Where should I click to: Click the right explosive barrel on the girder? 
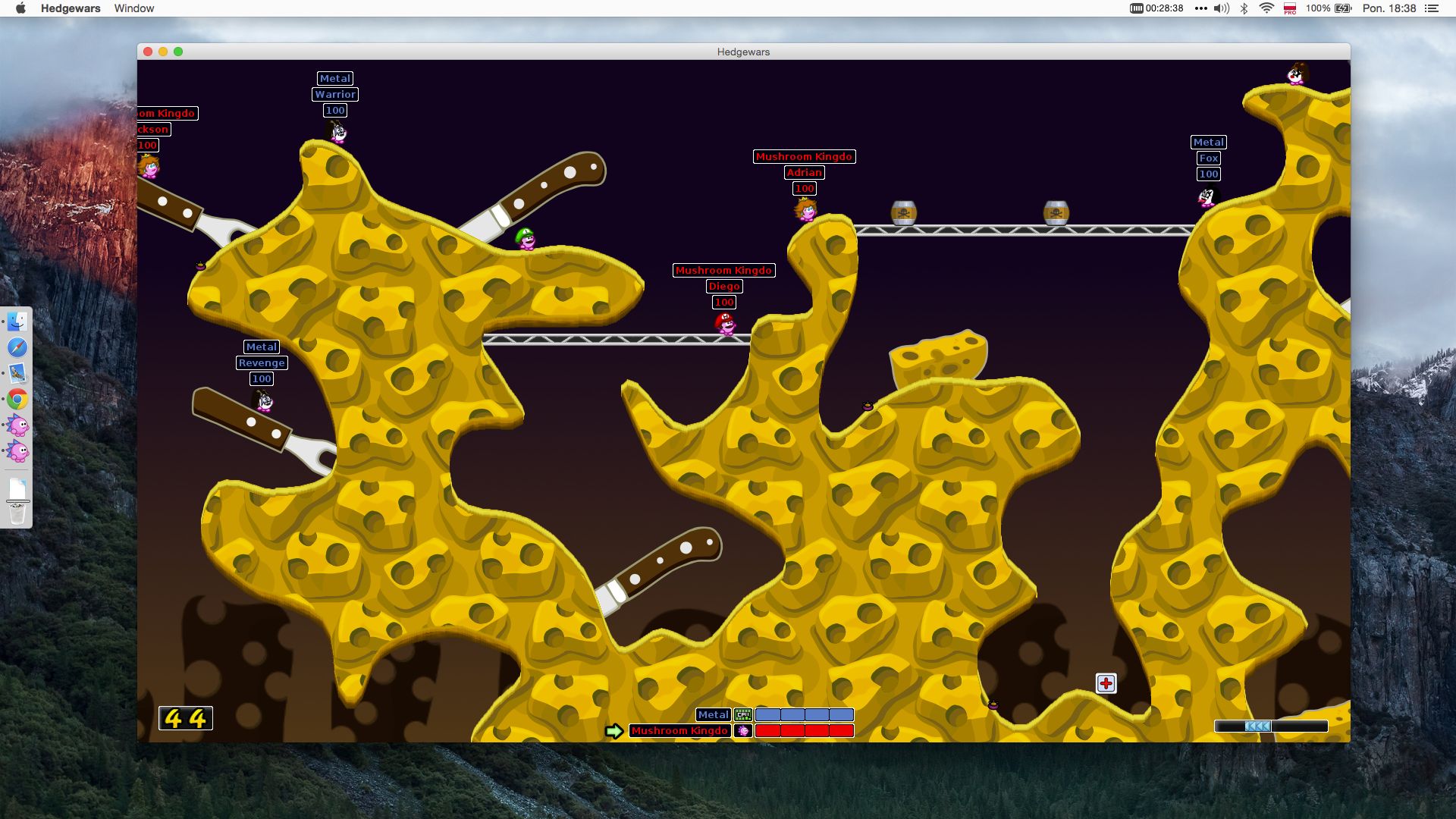click(x=1056, y=213)
